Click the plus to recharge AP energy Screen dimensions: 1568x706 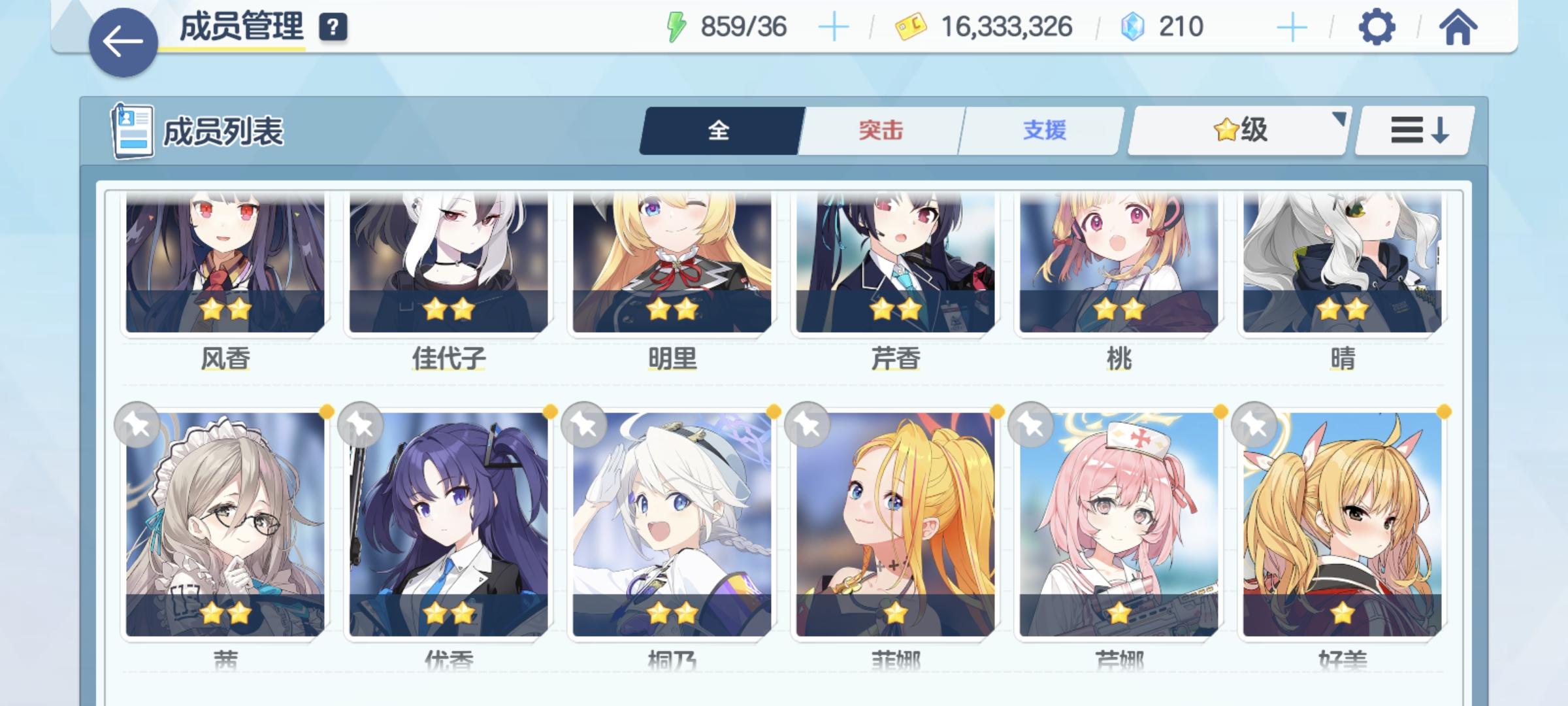pyautogui.click(x=834, y=27)
